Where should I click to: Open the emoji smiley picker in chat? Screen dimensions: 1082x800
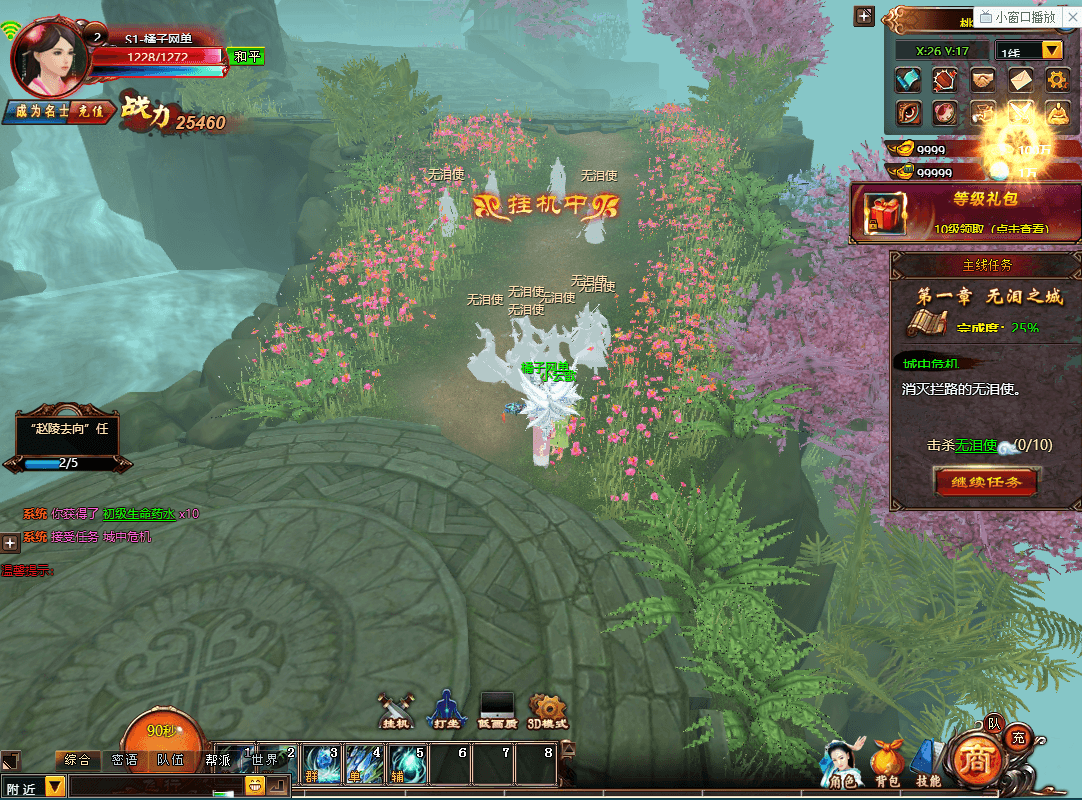click(x=254, y=787)
